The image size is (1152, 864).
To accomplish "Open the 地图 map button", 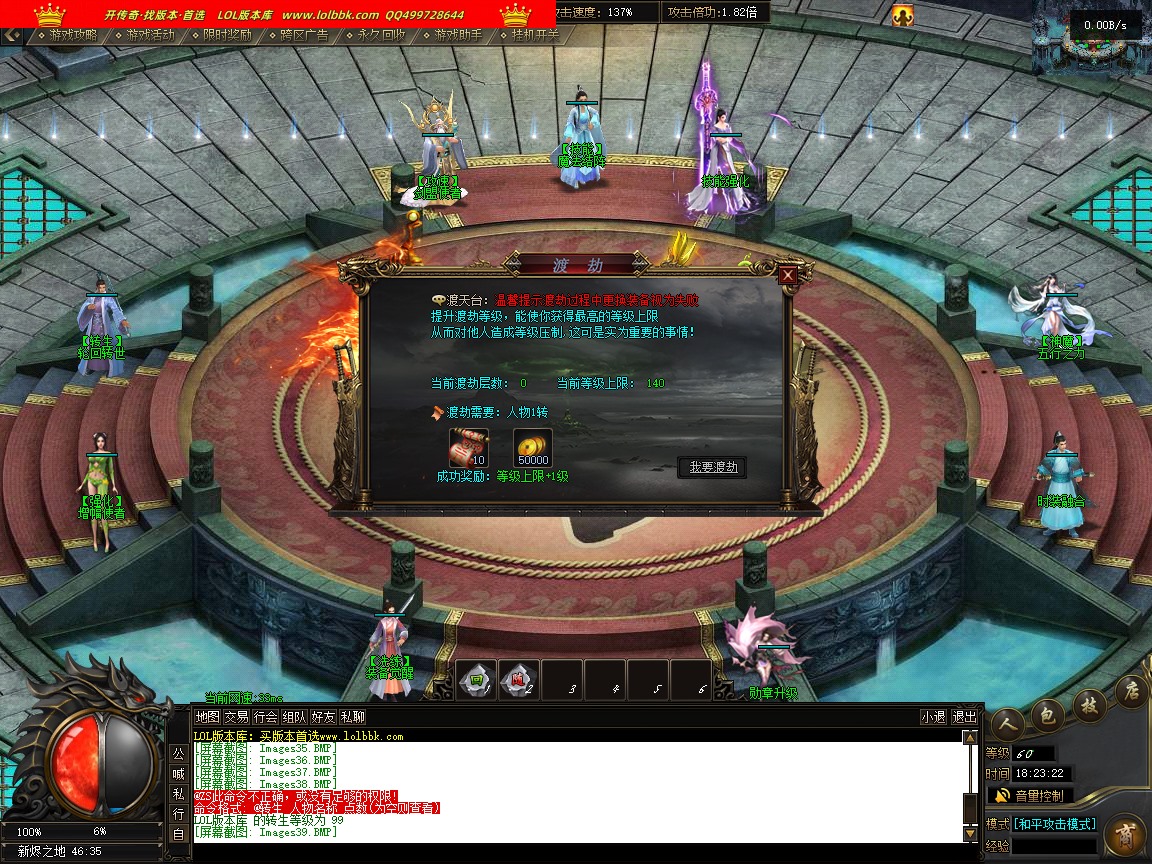I will click(207, 717).
